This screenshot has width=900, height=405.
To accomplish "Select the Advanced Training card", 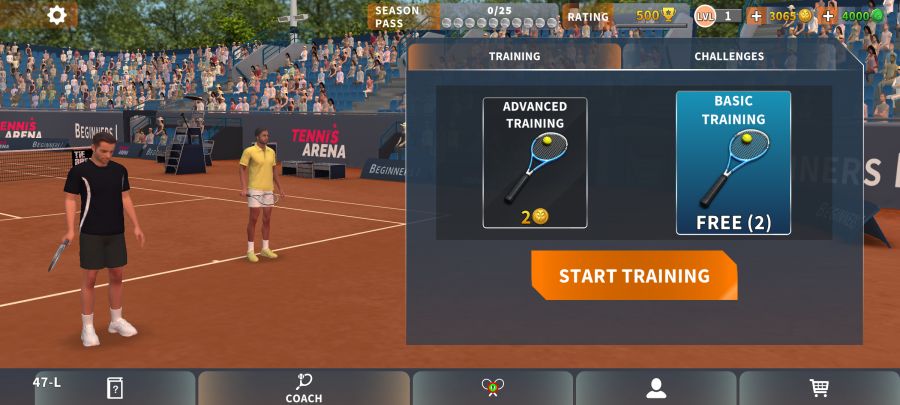I will (x=535, y=162).
